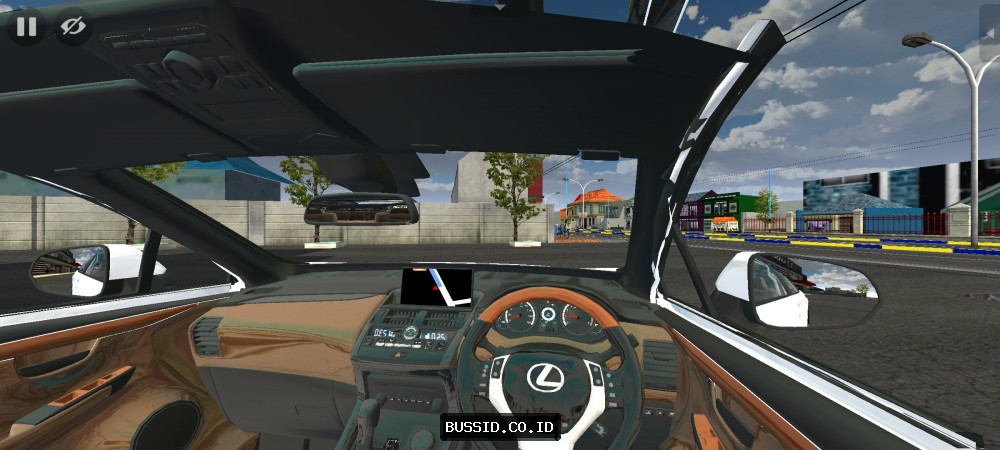The width and height of the screenshot is (1000, 450).
Task: Toggle the crossed-out eye hide-interface button
Action: coord(73,27)
